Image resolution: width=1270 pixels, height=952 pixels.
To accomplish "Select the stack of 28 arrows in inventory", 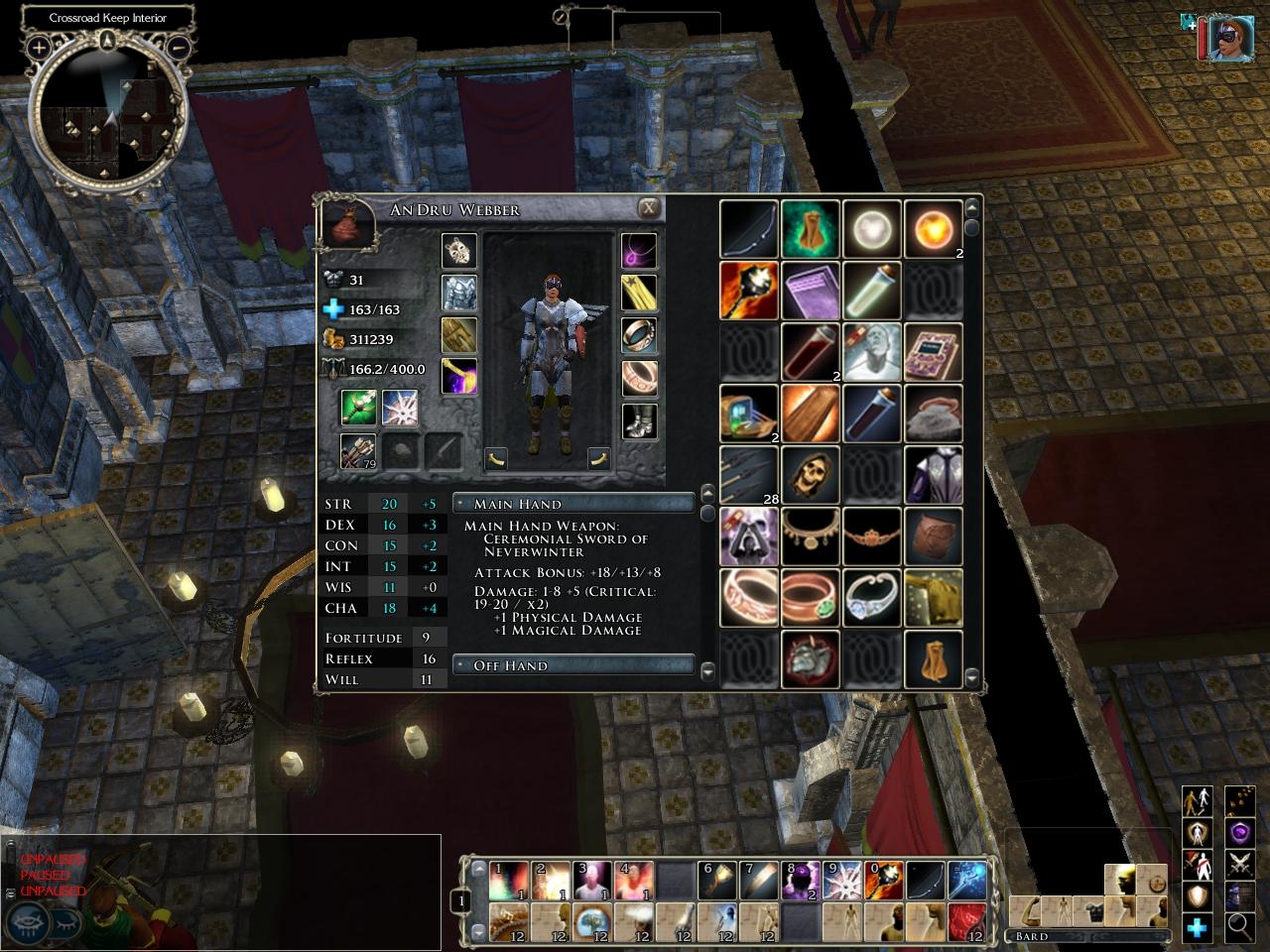I will click(749, 475).
